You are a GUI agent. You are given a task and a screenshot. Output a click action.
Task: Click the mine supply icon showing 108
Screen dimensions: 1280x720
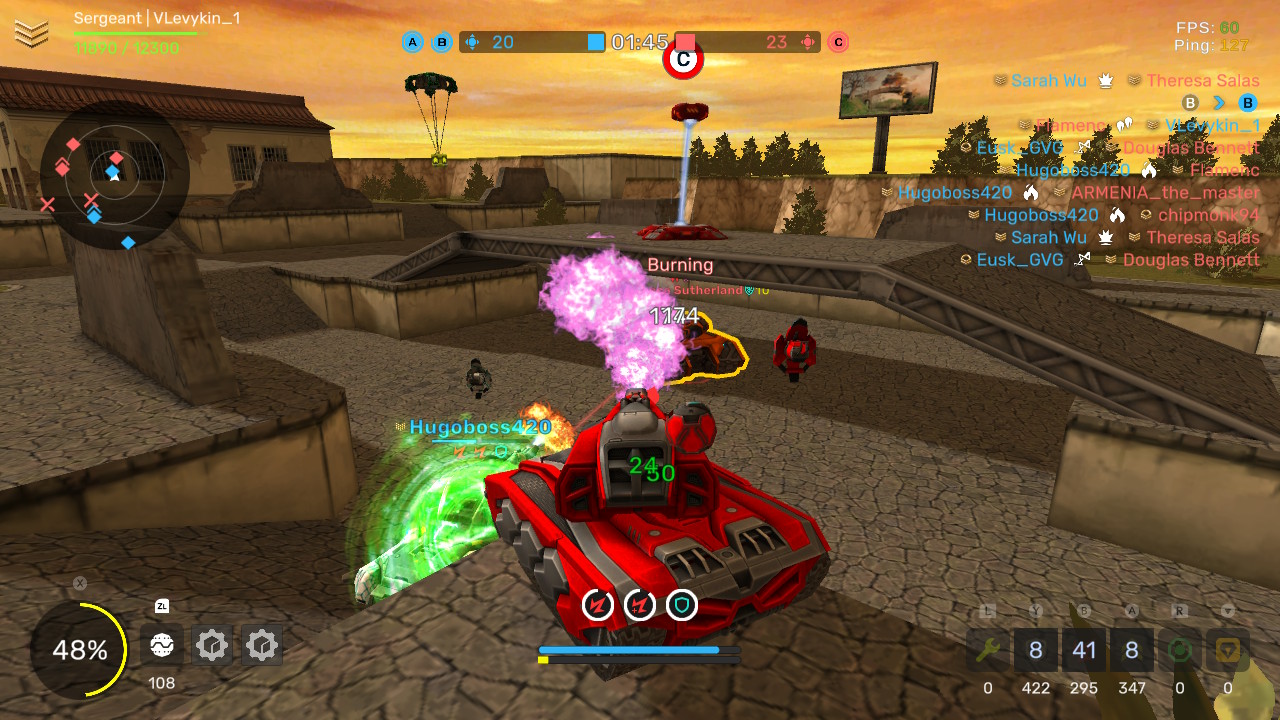click(x=161, y=646)
